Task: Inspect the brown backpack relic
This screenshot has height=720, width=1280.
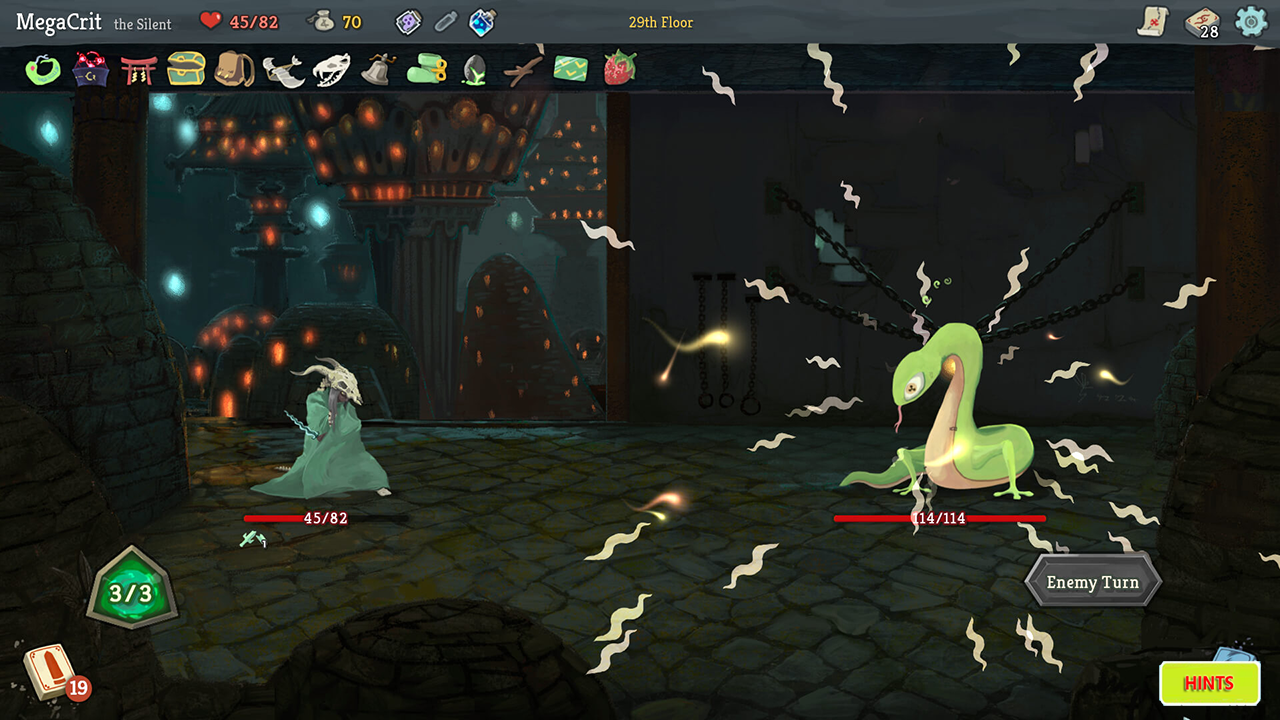Action: [x=235, y=69]
